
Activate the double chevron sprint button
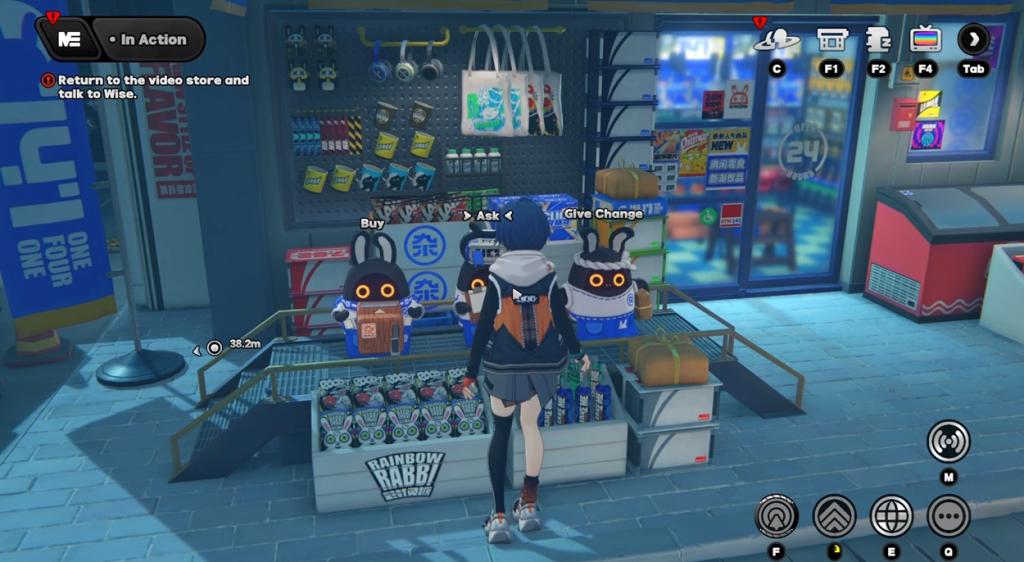833,516
